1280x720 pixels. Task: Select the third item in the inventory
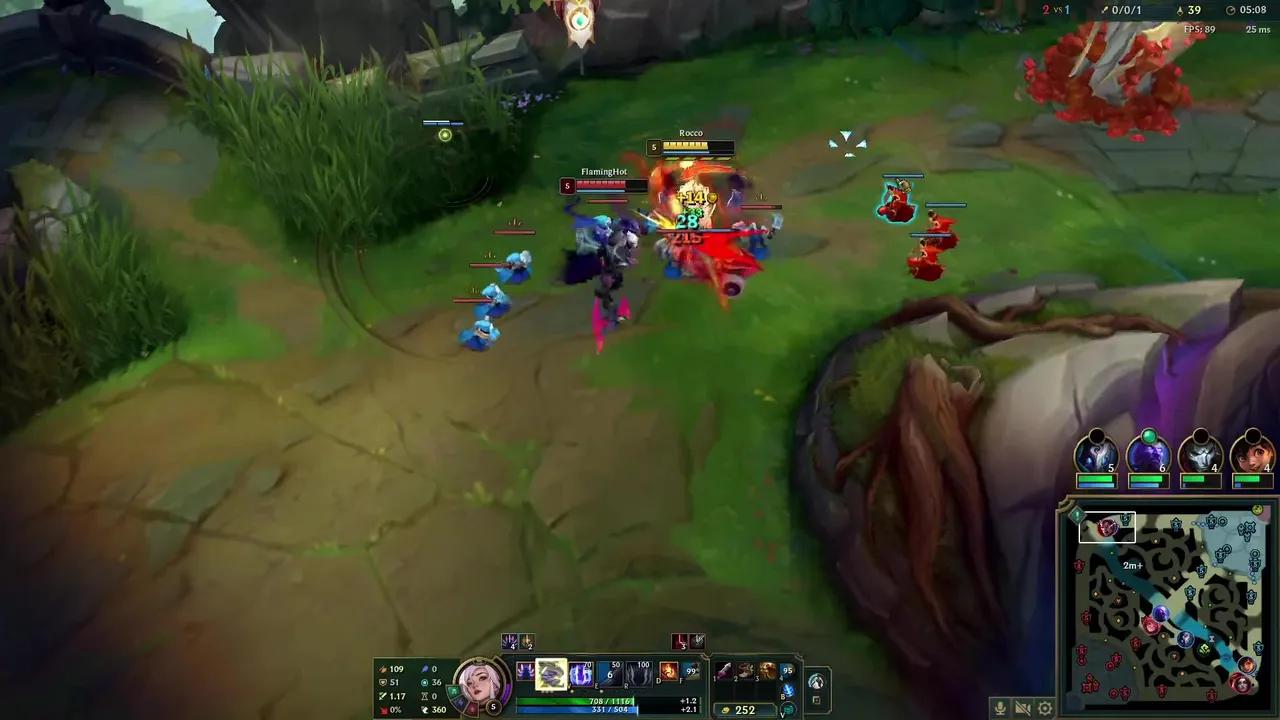(x=767, y=672)
